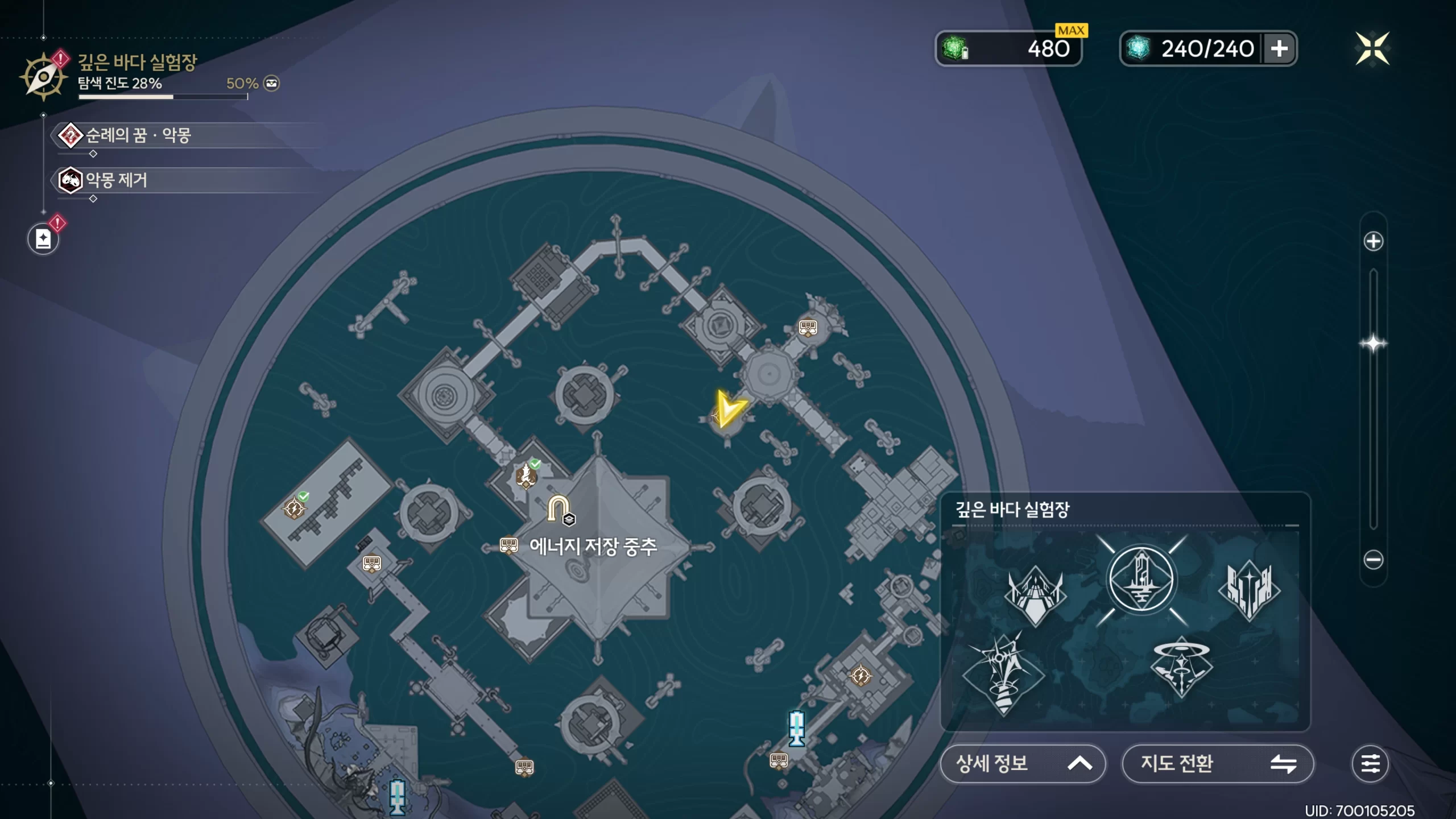Open the reserved Trailblaze Power green icon
The width and height of the screenshot is (1456, 819).
pos(955,48)
